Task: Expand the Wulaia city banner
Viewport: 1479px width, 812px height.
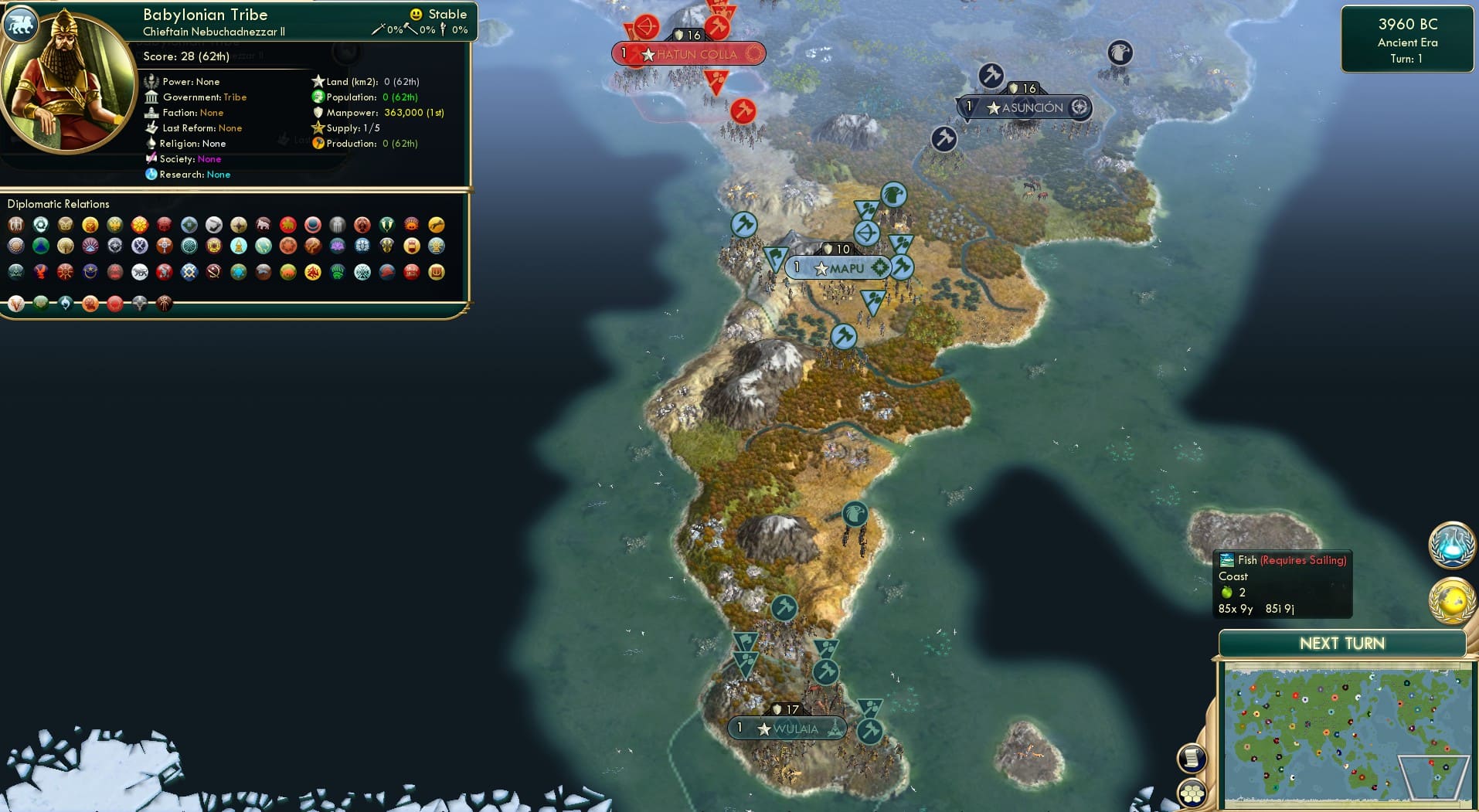Action: tap(787, 728)
